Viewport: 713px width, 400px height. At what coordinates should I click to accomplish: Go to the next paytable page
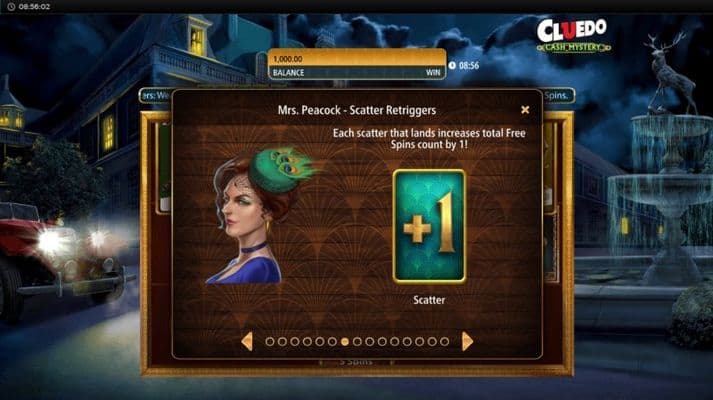click(x=467, y=341)
